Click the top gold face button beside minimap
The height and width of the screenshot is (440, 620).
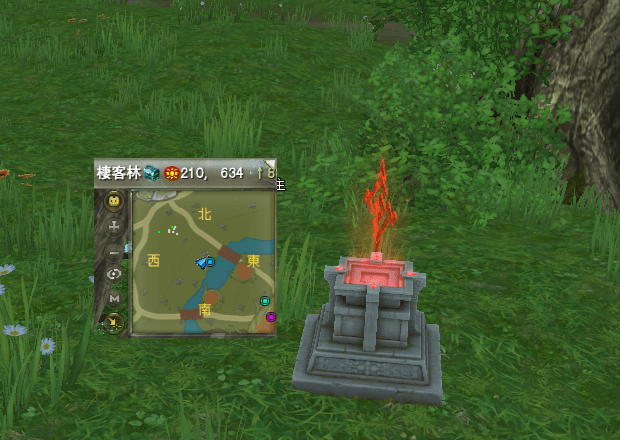click(114, 201)
